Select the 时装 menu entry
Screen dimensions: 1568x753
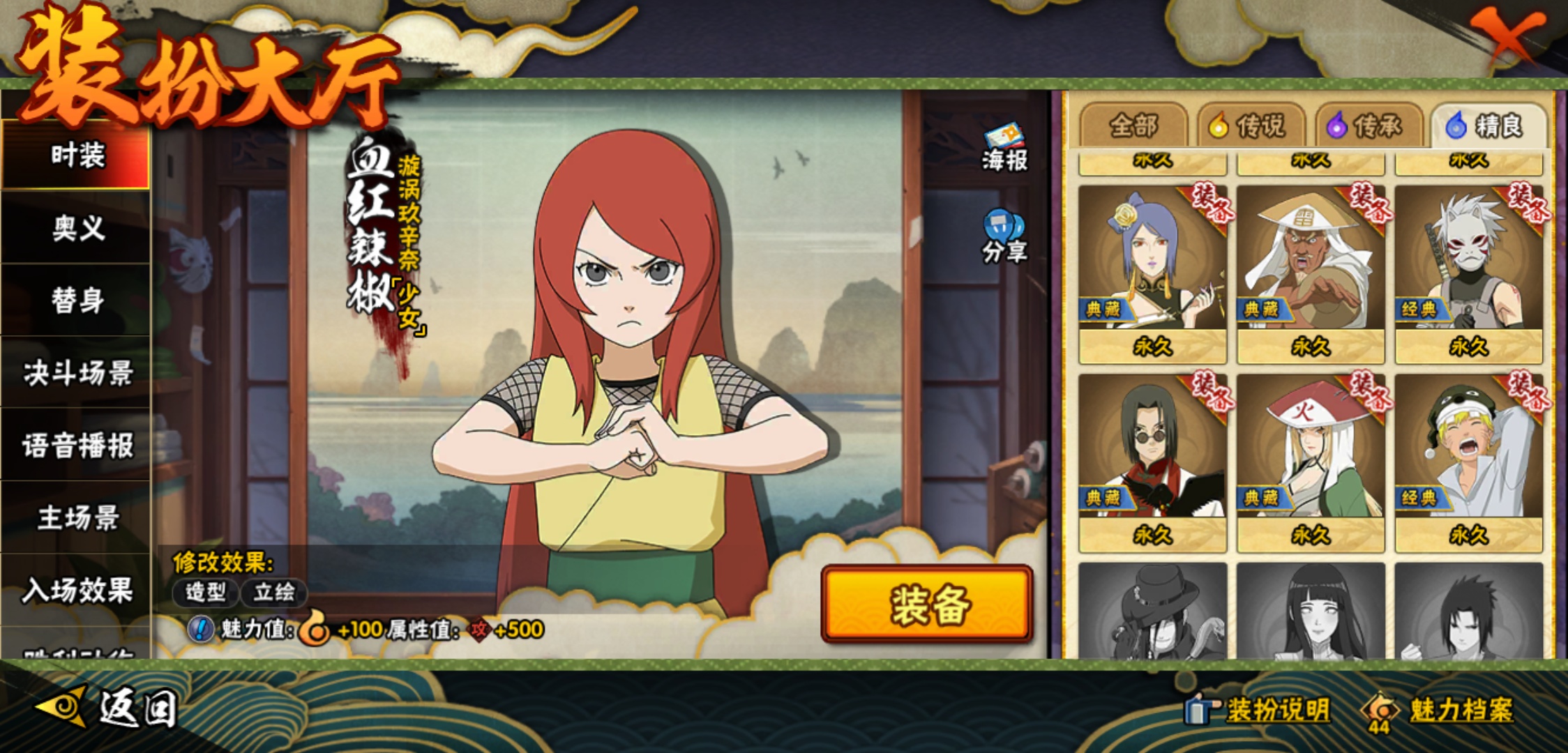click(x=77, y=155)
